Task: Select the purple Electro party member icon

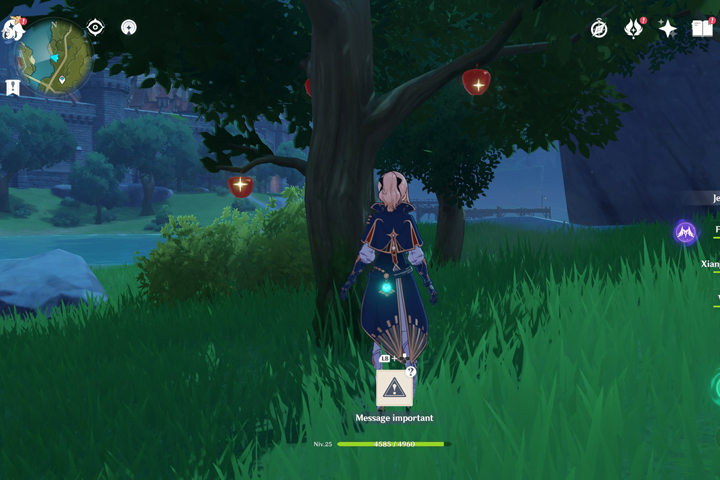Action: [x=685, y=233]
